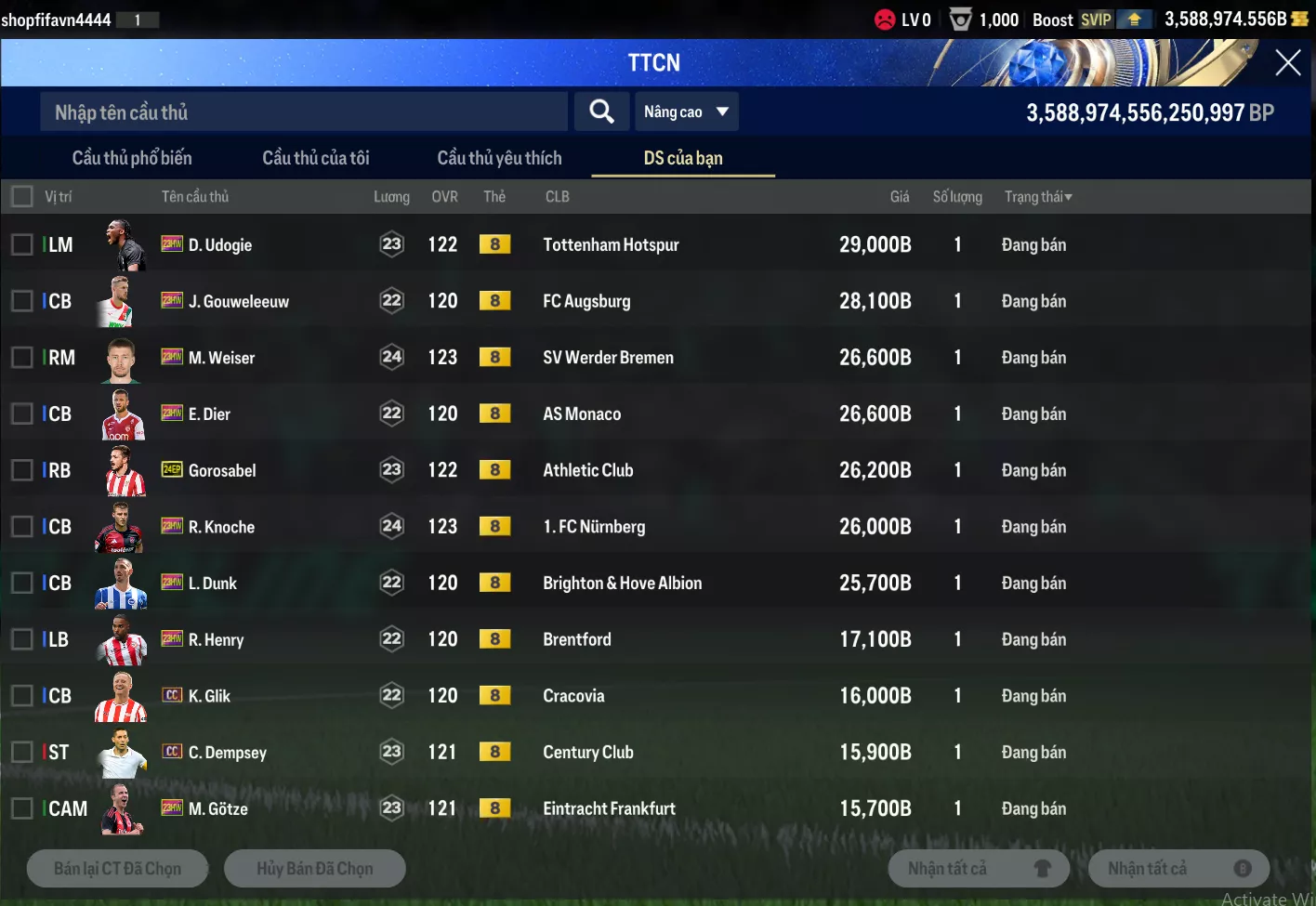Tick the M. Götze checkbox
Image resolution: width=1316 pixels, height=906 pixels.
[21, 808]
